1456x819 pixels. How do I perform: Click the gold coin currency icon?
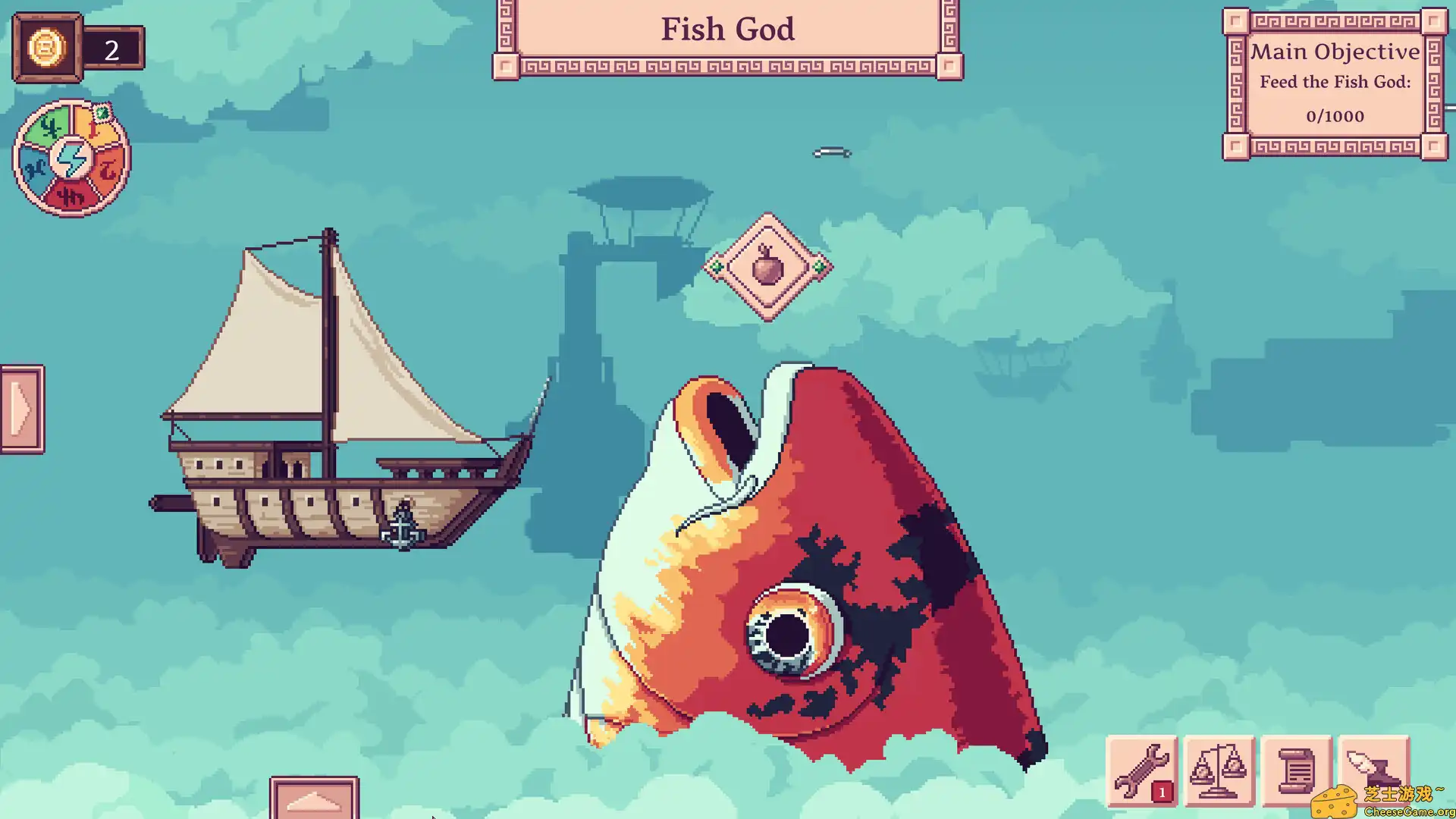[47, 49]
